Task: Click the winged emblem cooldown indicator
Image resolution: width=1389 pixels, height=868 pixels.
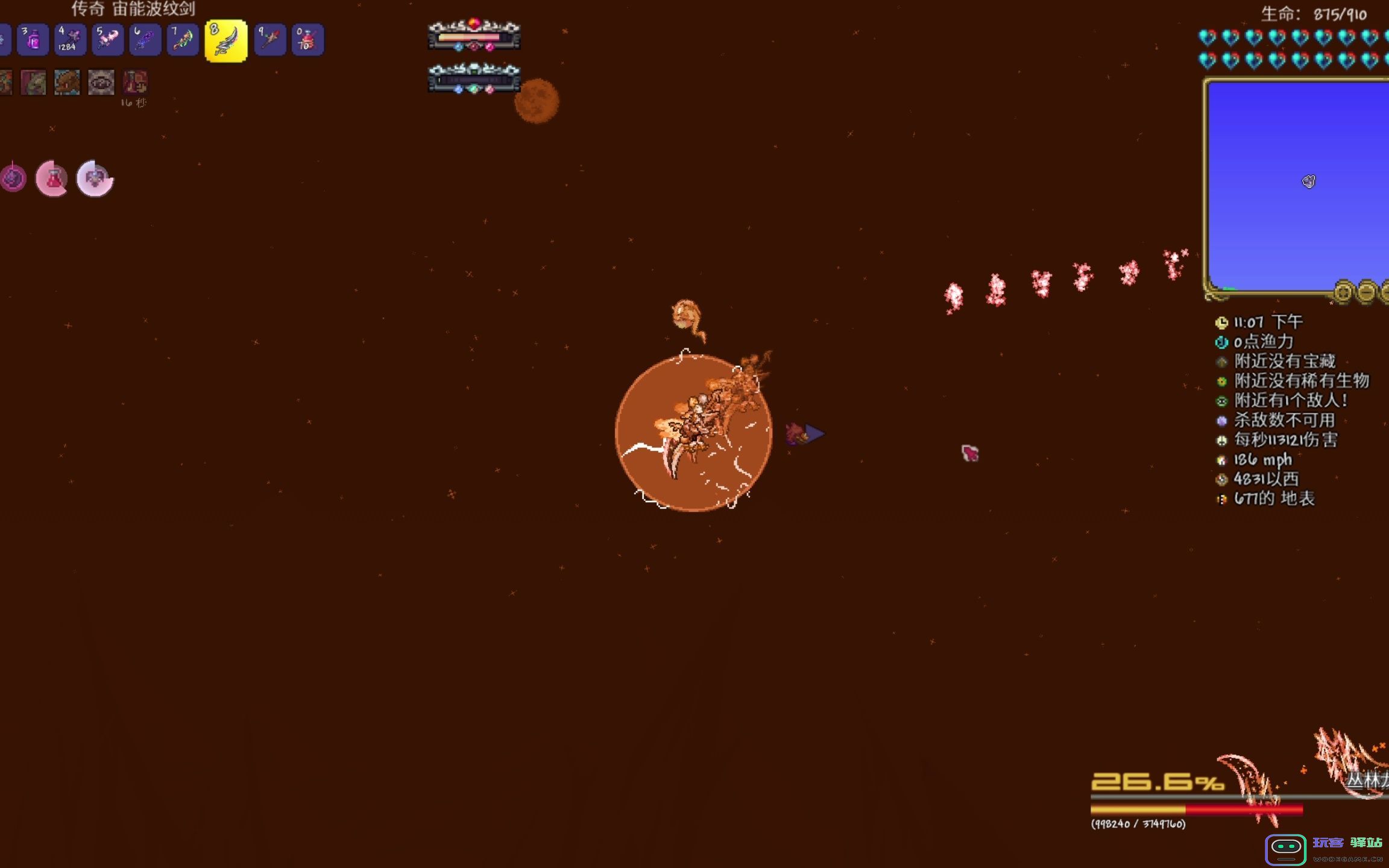Action: (x=95, y=178)
